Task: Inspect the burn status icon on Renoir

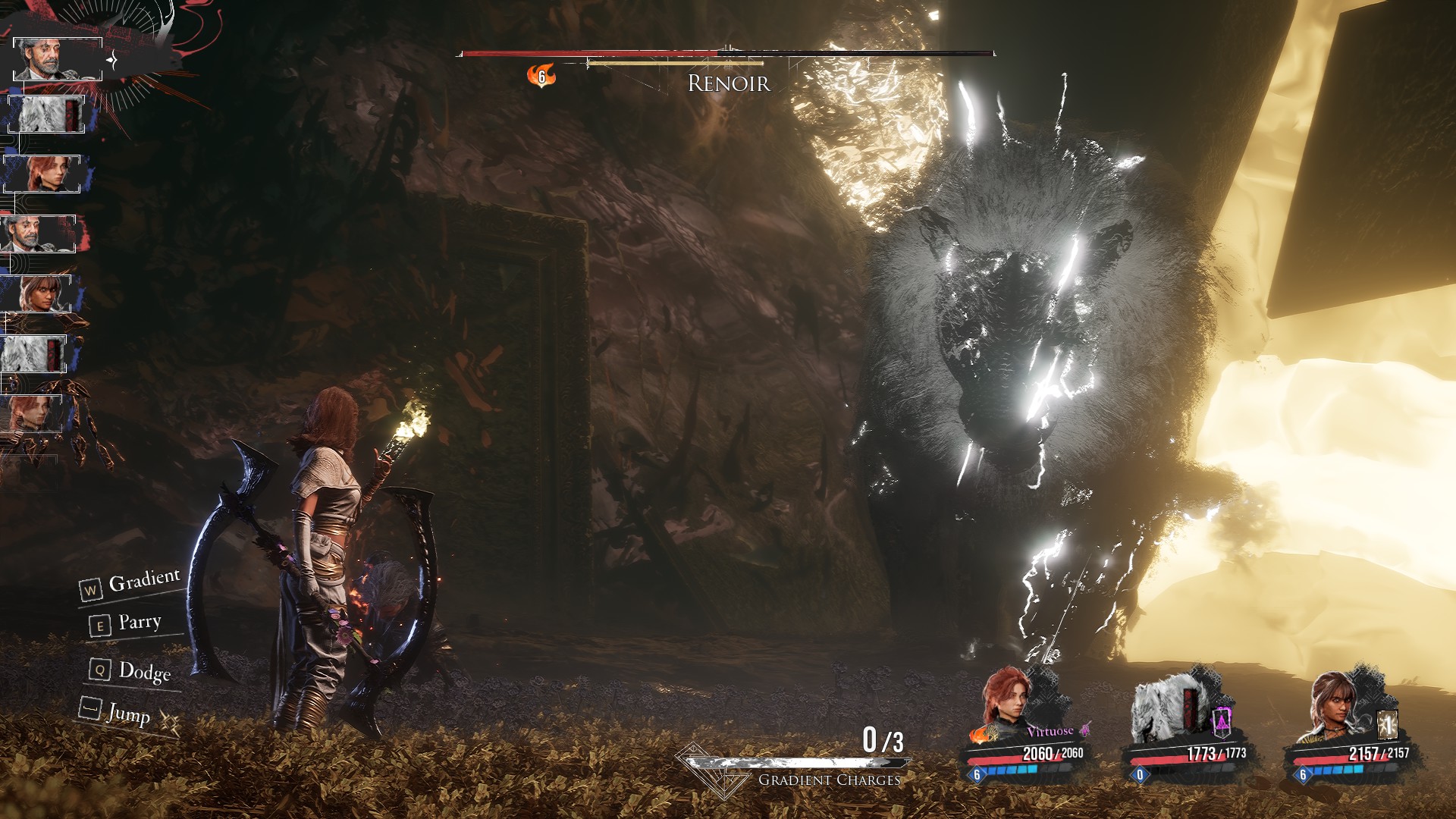Action: click(x=541, y=76)
